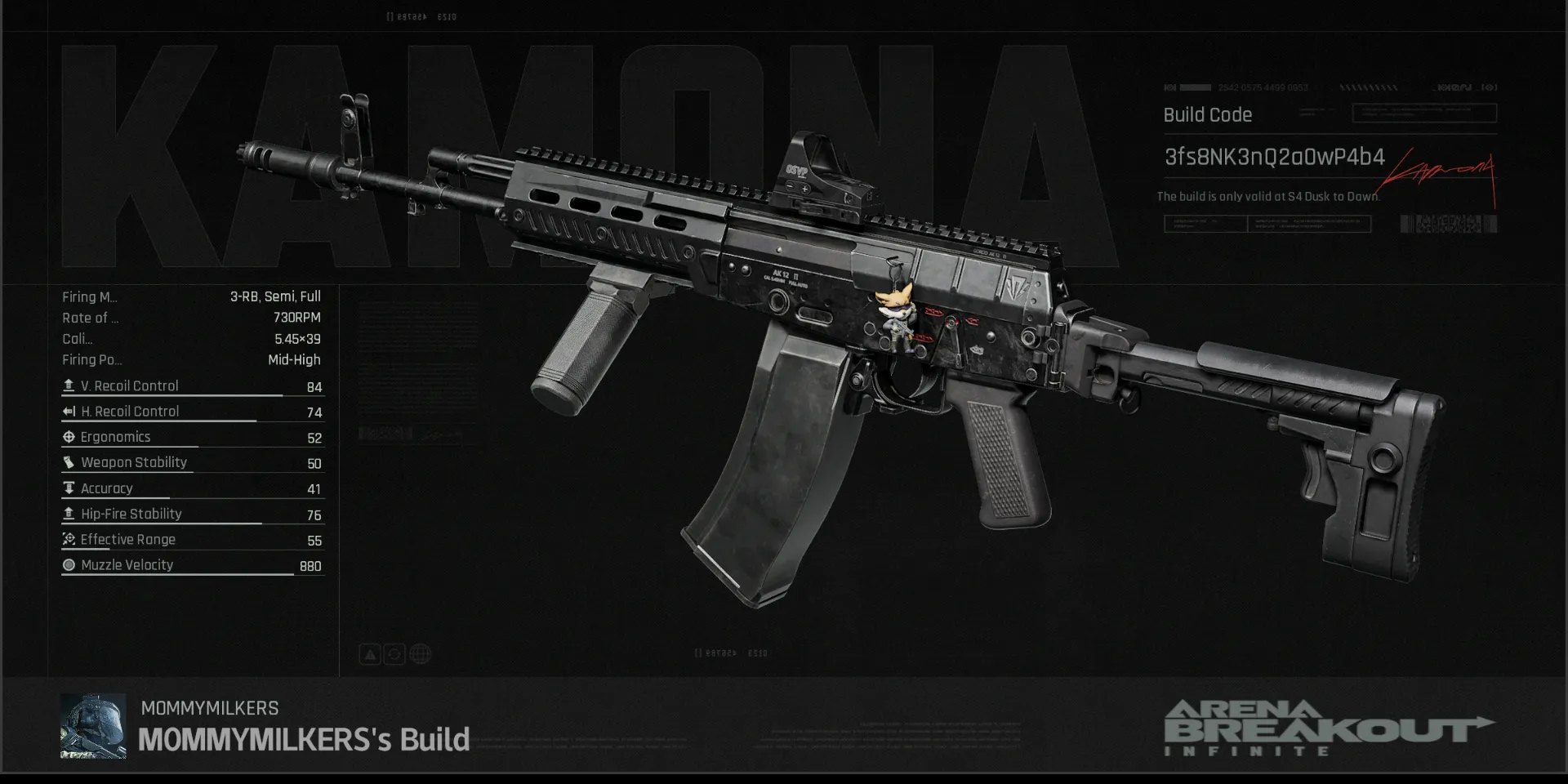Viewport: 1568px width, 784px height.
Task: Expand the Caliber 5.45x39 entry
Action: (192, 339)
